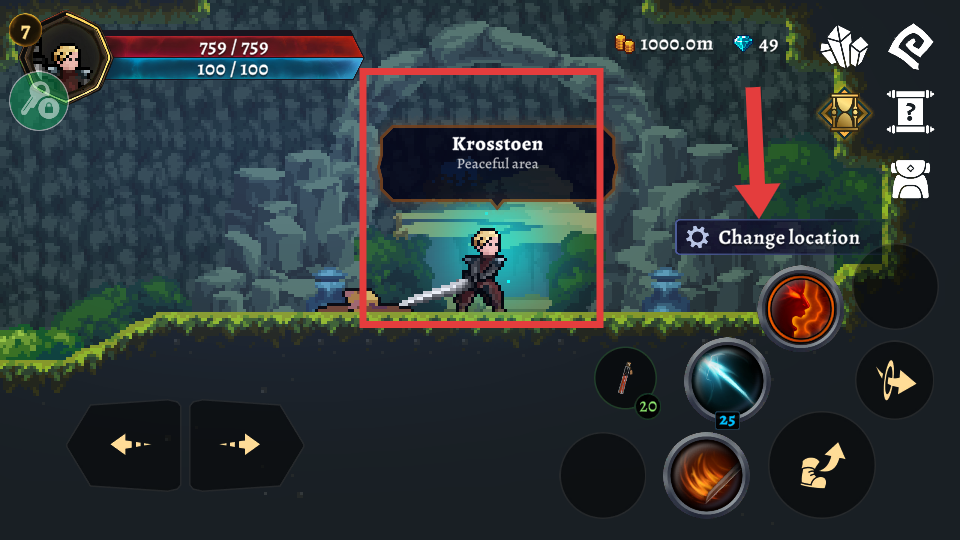The width and height of the screenshot is (960, 540).
Task: Tap the jump boot button
Action: point(822,465)
